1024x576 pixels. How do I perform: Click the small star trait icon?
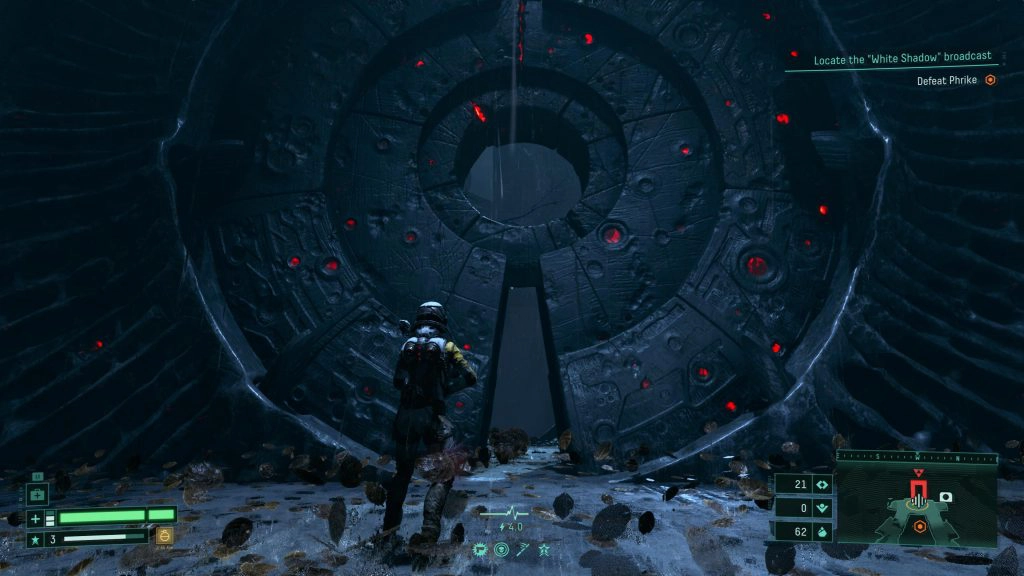tap(543, 549)
